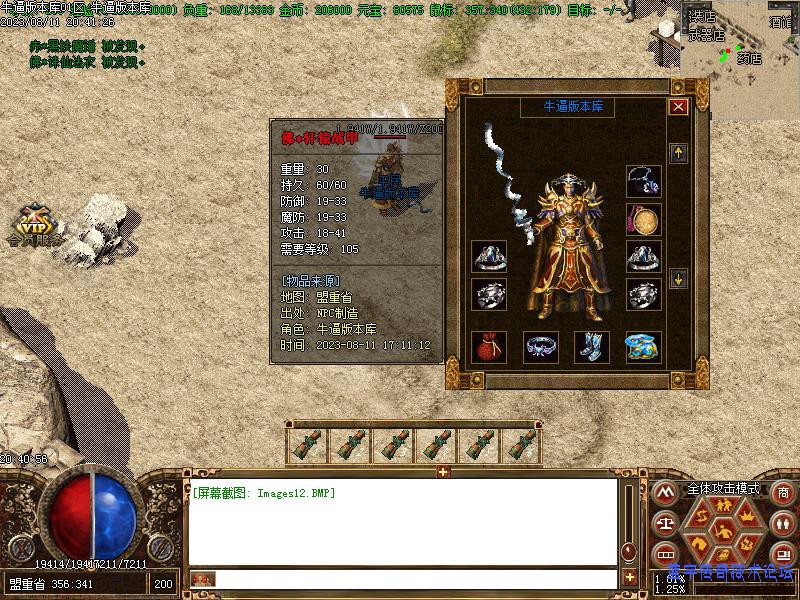The width and height of the screenshot is (800, 600).
Task: Select the red pouch item slot
Action: [x=488, y=347]
